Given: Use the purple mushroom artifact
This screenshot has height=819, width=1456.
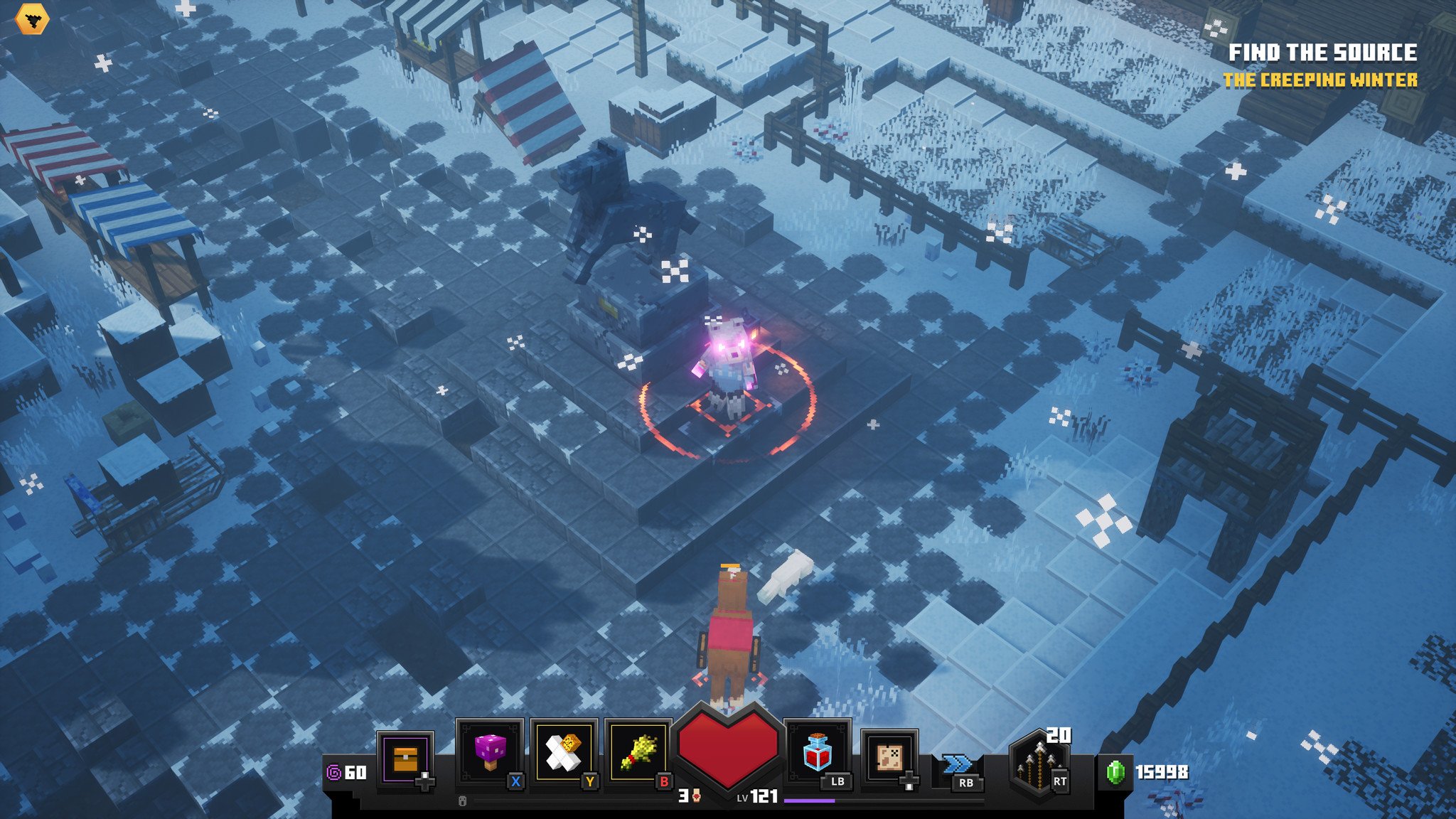Looking at the screenshot, I should (x=490, y=754).
